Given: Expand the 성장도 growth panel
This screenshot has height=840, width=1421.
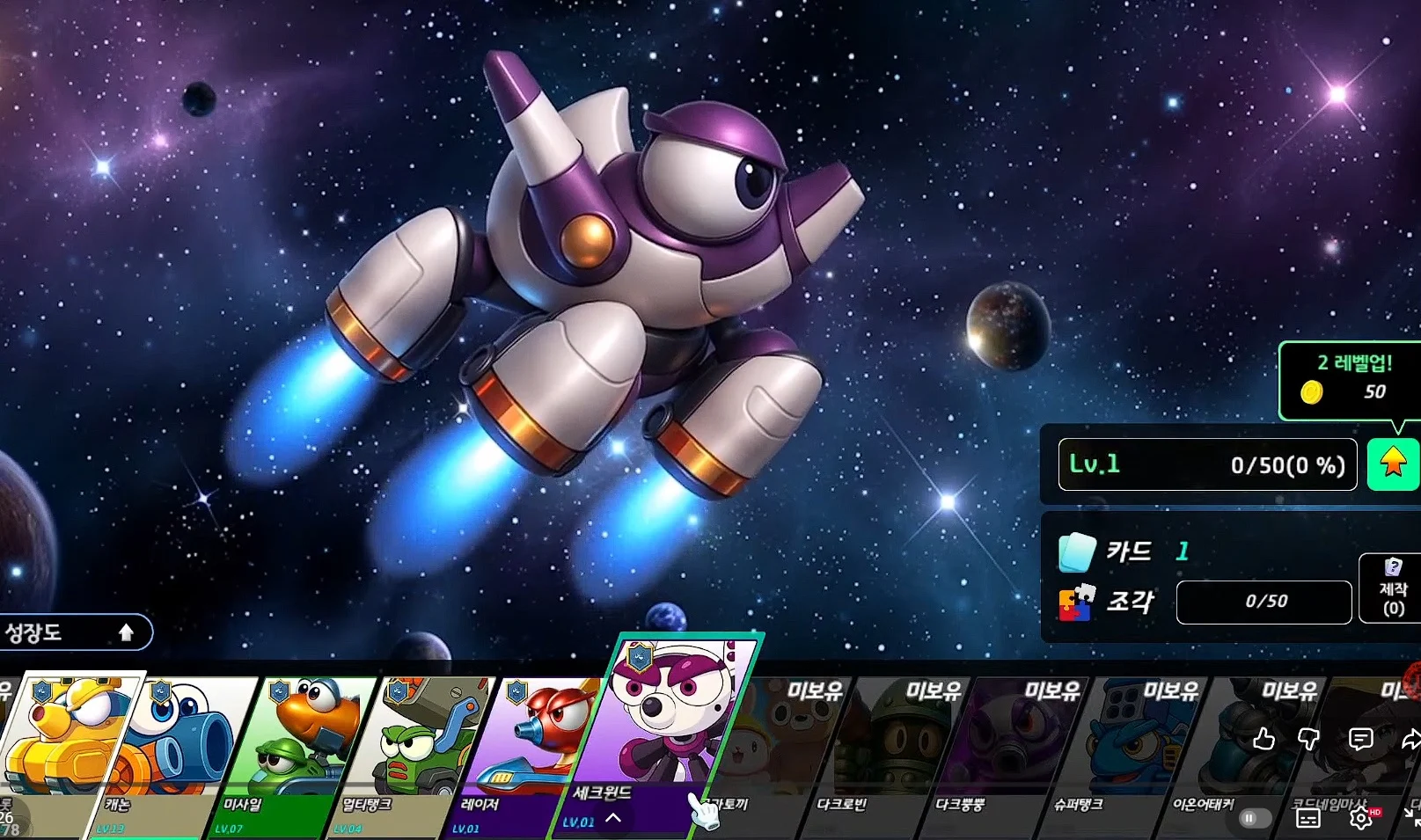Looking at the screenshot, I should click(x=74, y=632).
